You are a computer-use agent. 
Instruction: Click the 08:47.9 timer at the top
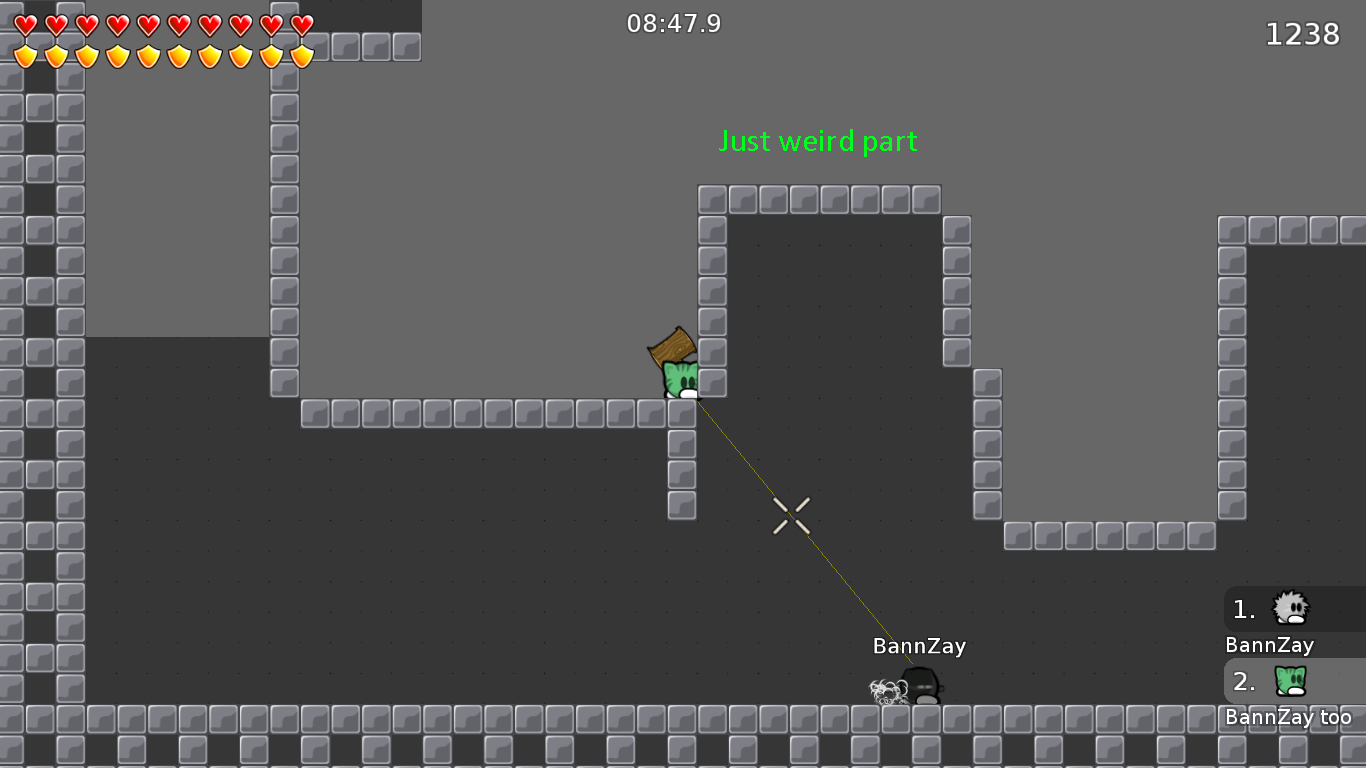point(676,23)
